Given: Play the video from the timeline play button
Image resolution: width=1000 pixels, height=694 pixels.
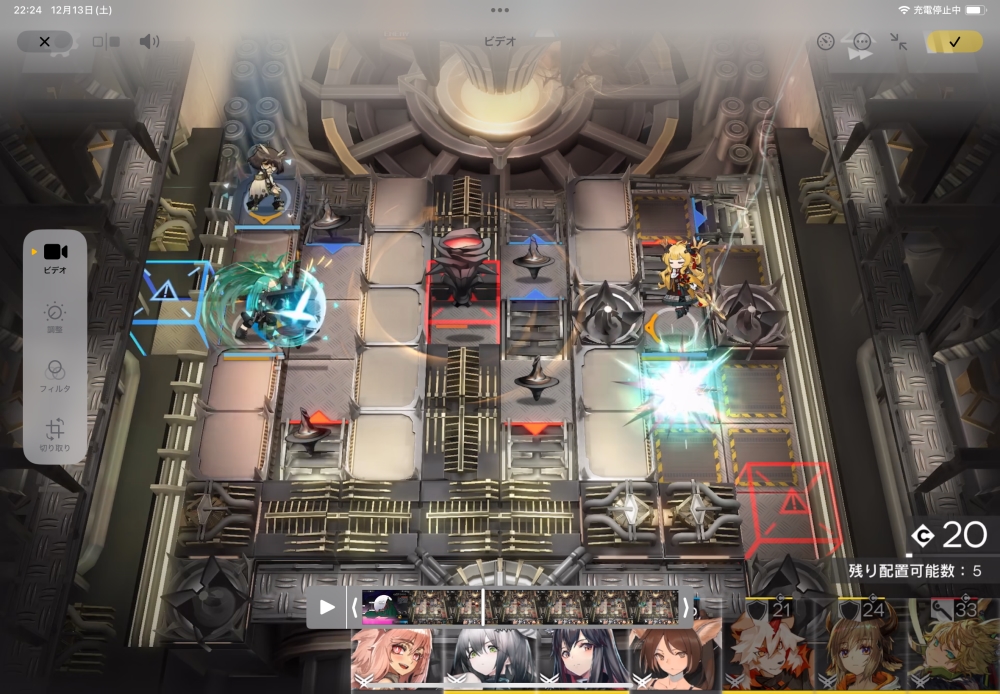Looking at the screenshot, I should 327,607.
